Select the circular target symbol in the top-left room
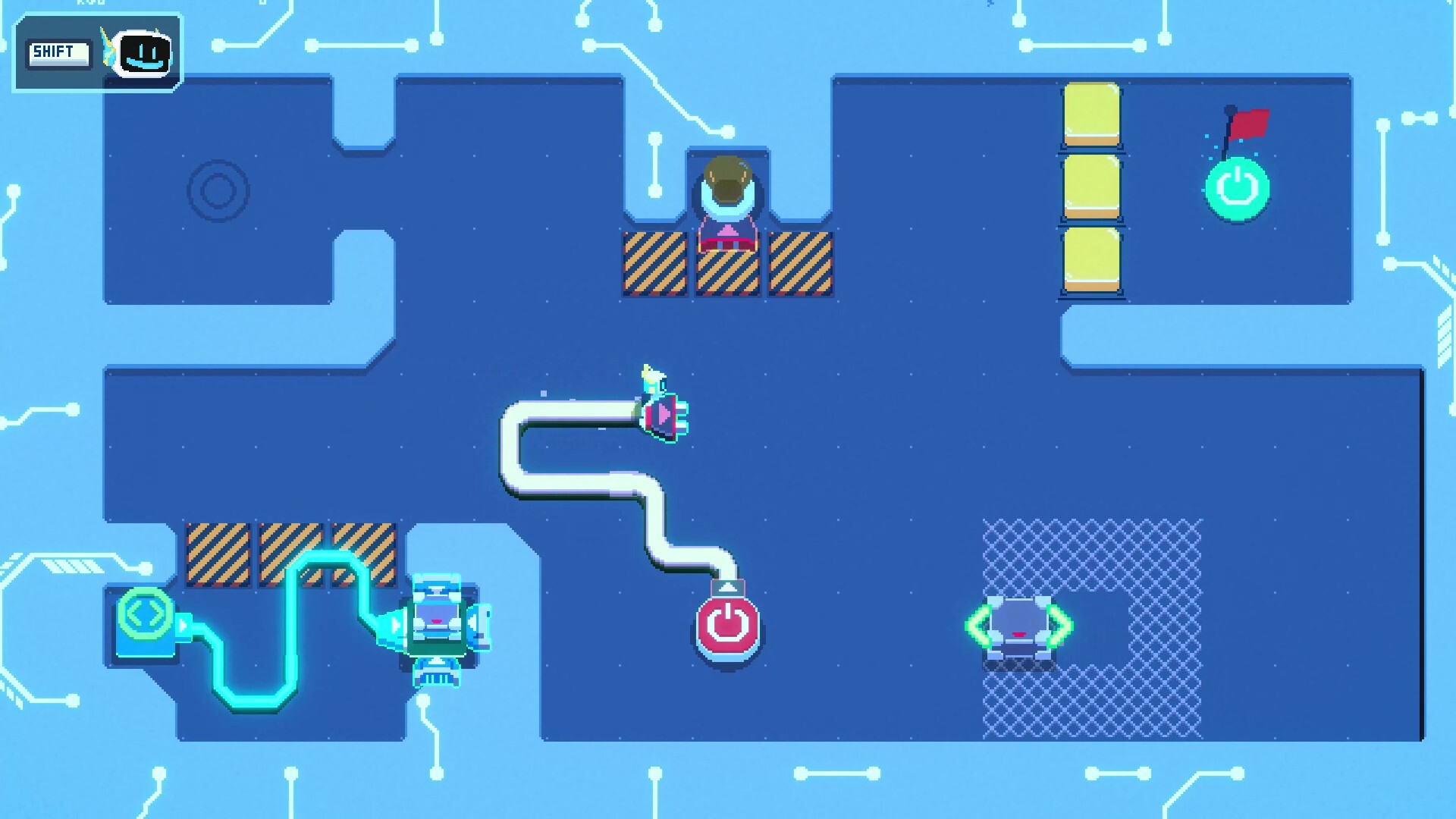 pyautogui.click(x=219, y=190)
